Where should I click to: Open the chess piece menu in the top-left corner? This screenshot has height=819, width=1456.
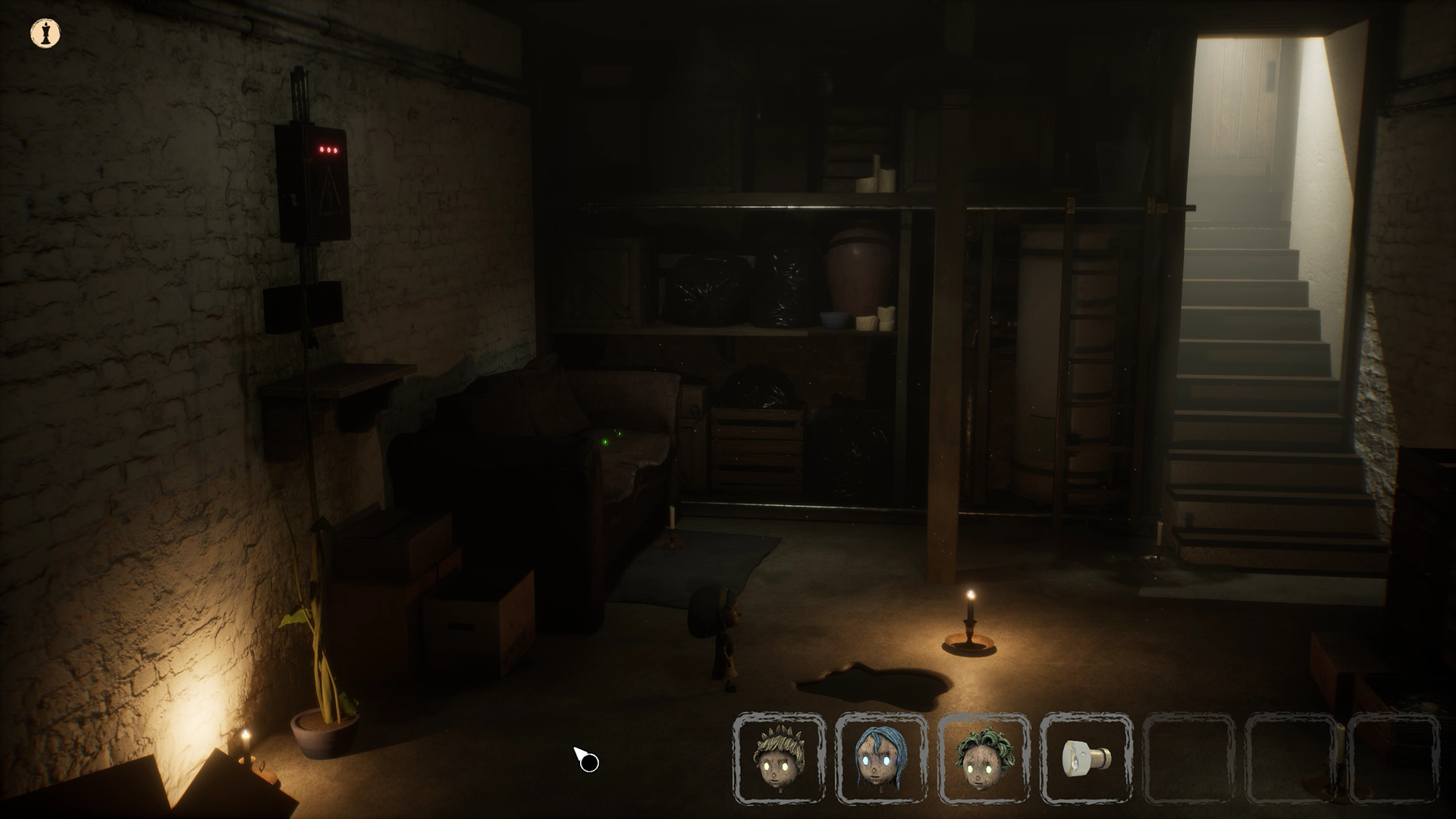tap(43, 32)
